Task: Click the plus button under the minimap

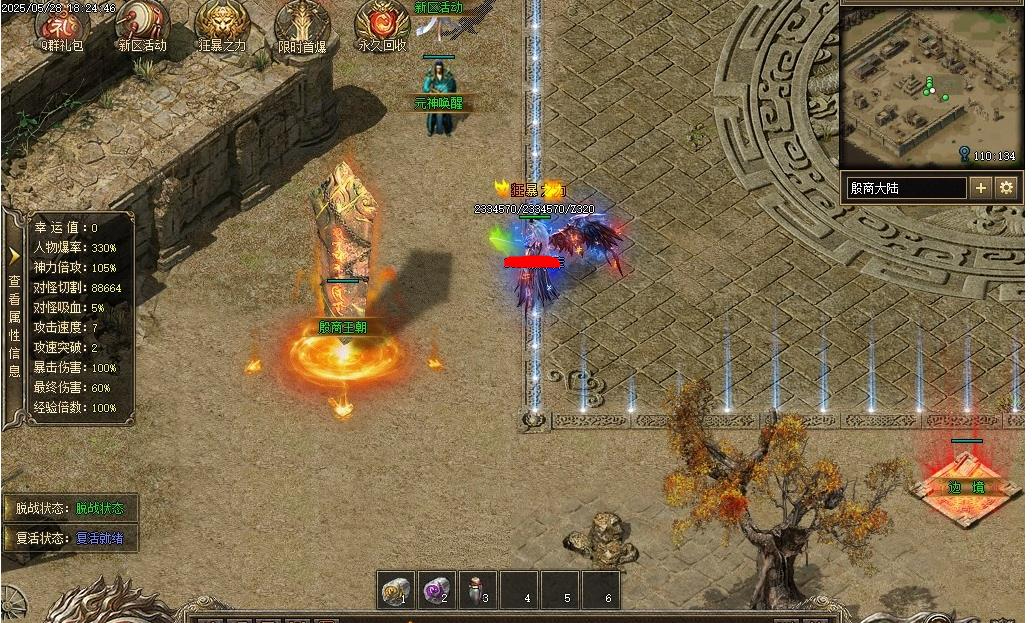Action: tap(981, 187)
